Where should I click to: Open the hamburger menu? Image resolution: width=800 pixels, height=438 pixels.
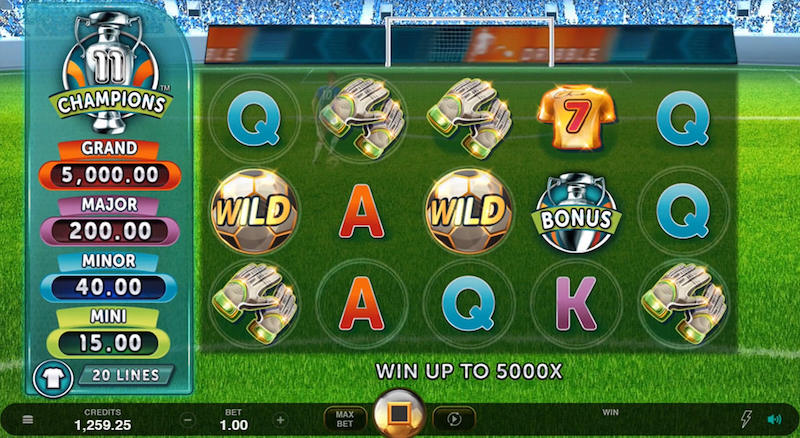click(x=28, y=420)
